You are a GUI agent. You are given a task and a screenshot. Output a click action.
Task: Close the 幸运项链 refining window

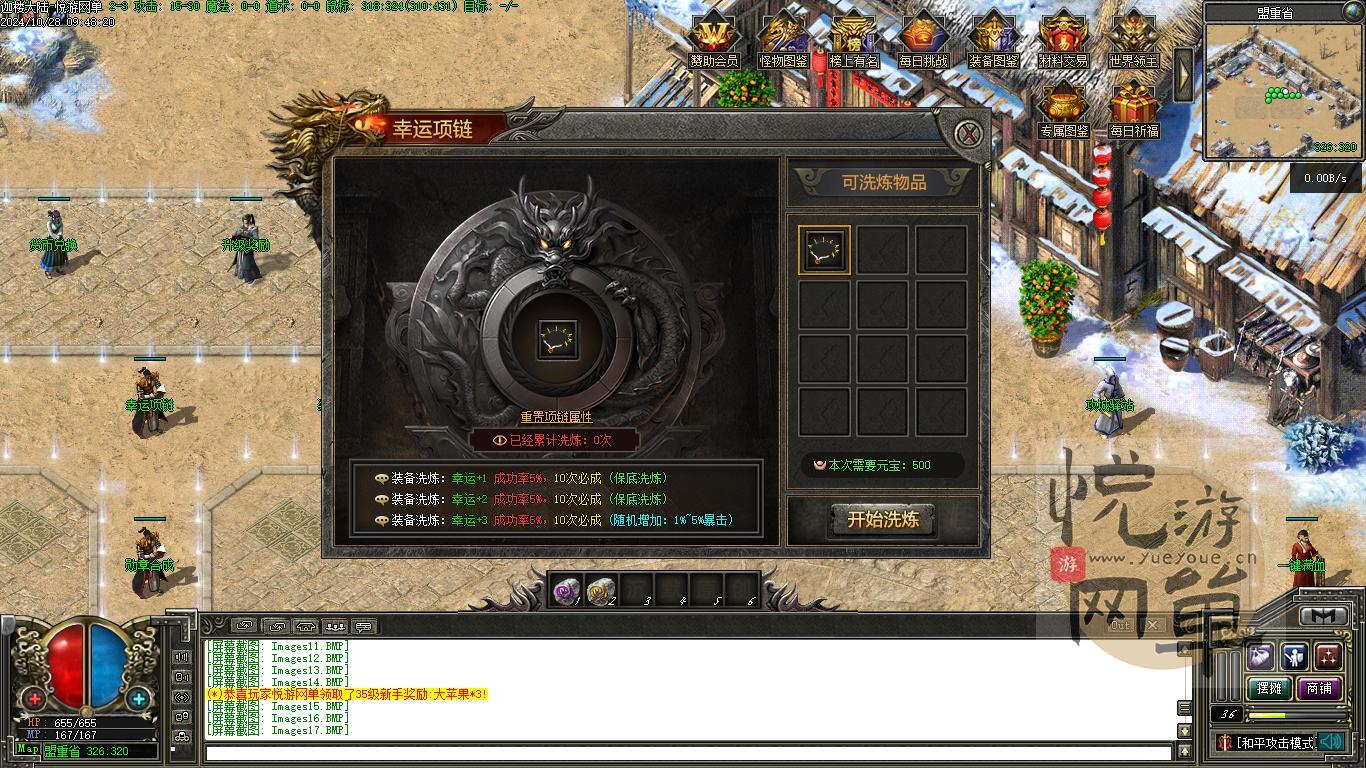968,134
